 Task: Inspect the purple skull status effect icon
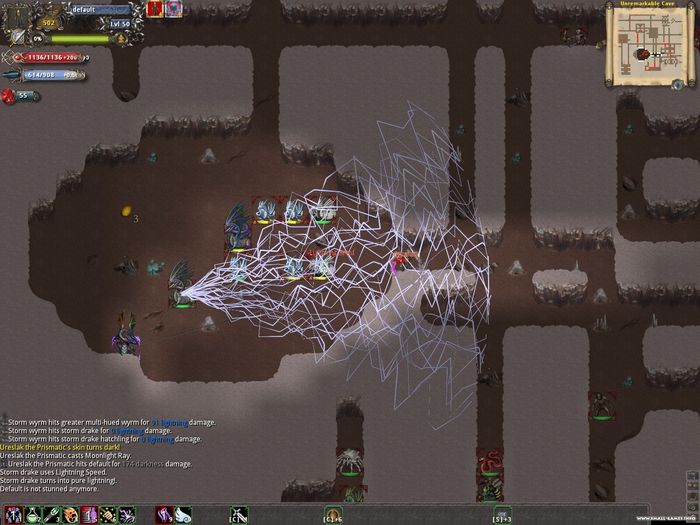(176, 9)
